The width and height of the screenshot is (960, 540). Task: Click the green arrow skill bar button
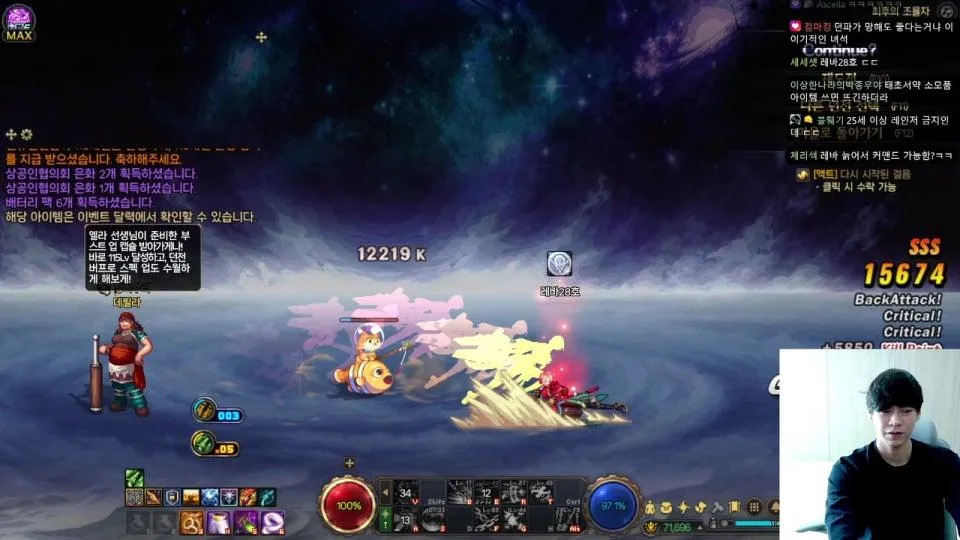pyautogui.click(x=386, y=518)
